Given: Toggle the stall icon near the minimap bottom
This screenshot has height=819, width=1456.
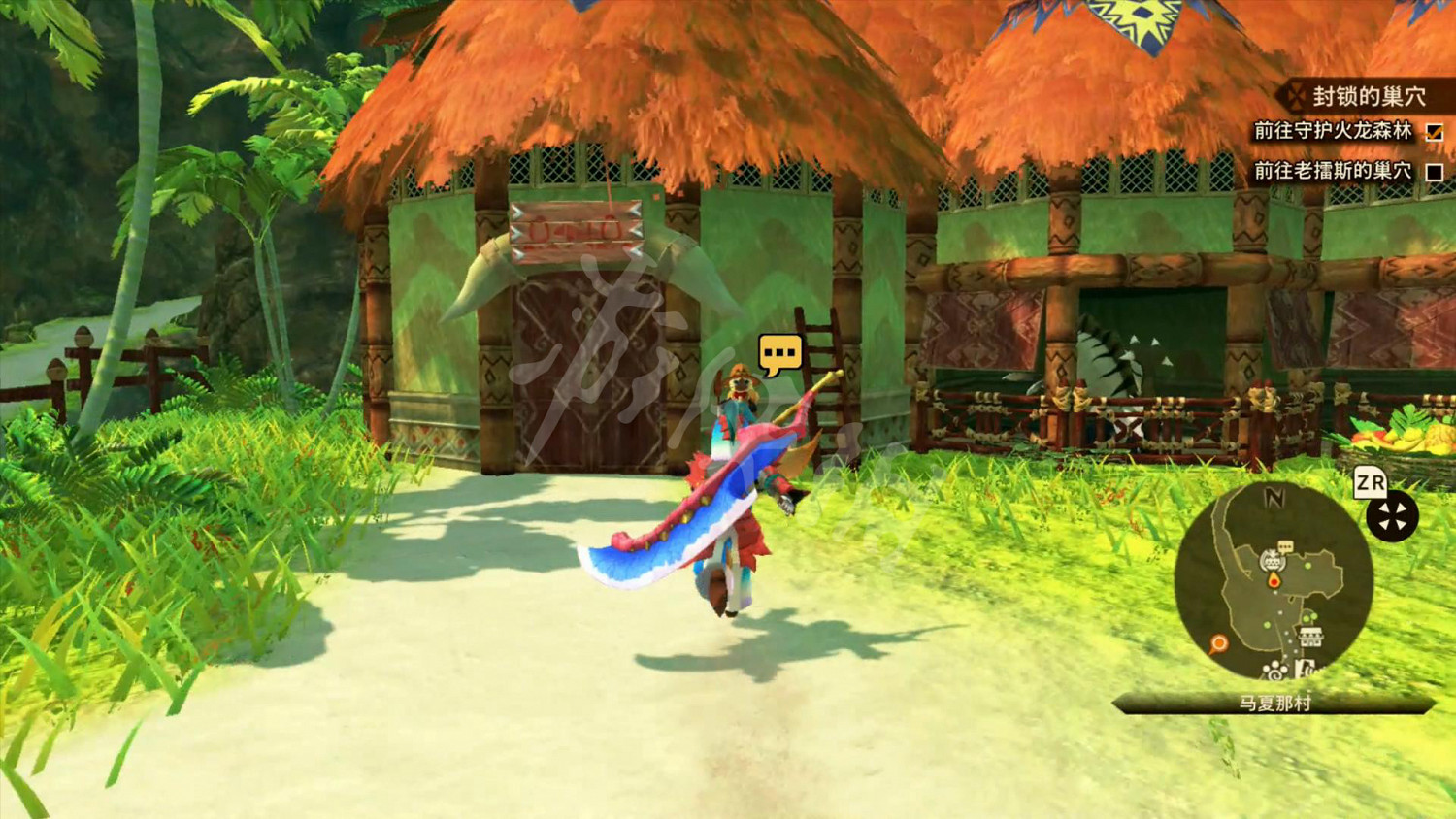Looking at the screenshot, I should [x=1309, y=635].
